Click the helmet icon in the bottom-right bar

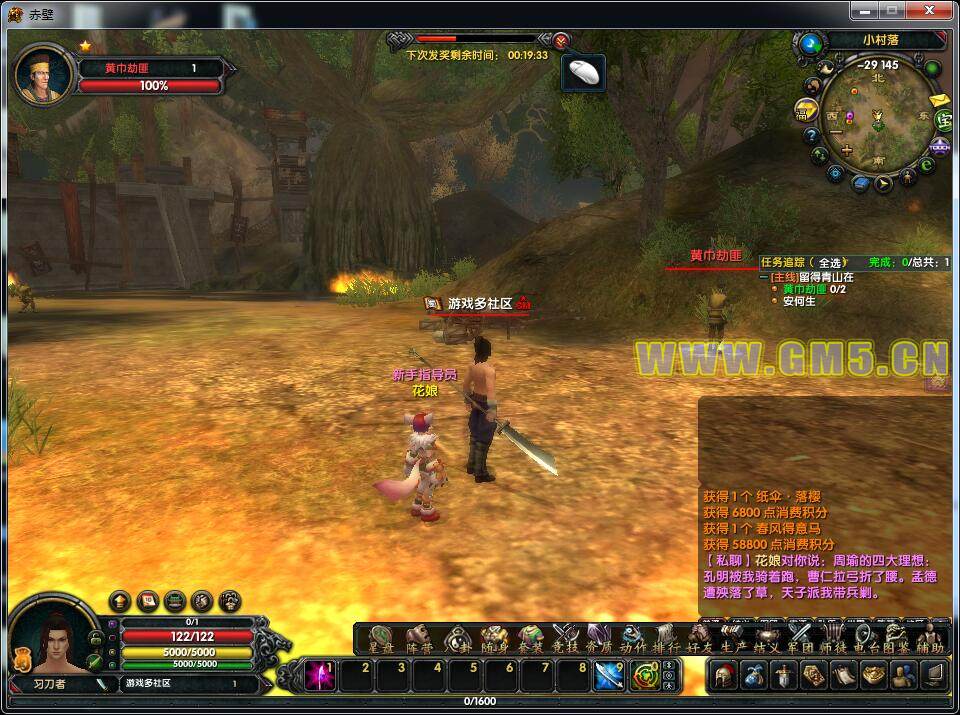(724, 676)
